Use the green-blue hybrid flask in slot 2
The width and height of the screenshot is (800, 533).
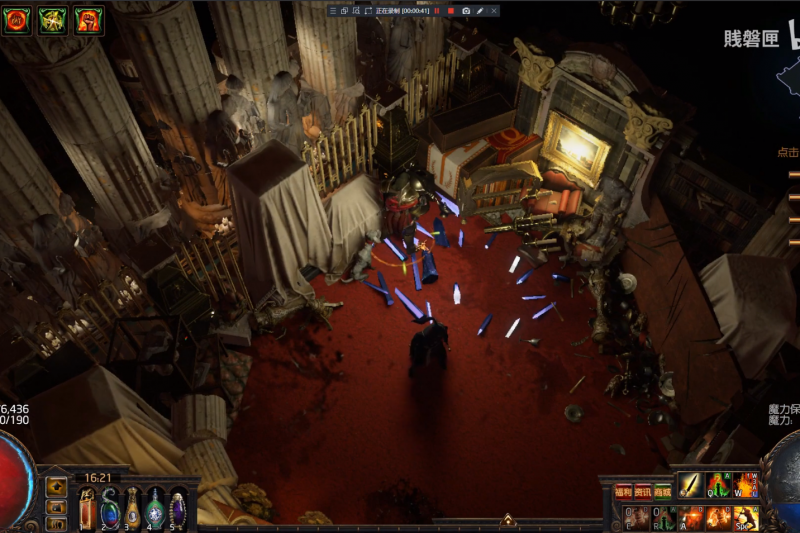109,508
